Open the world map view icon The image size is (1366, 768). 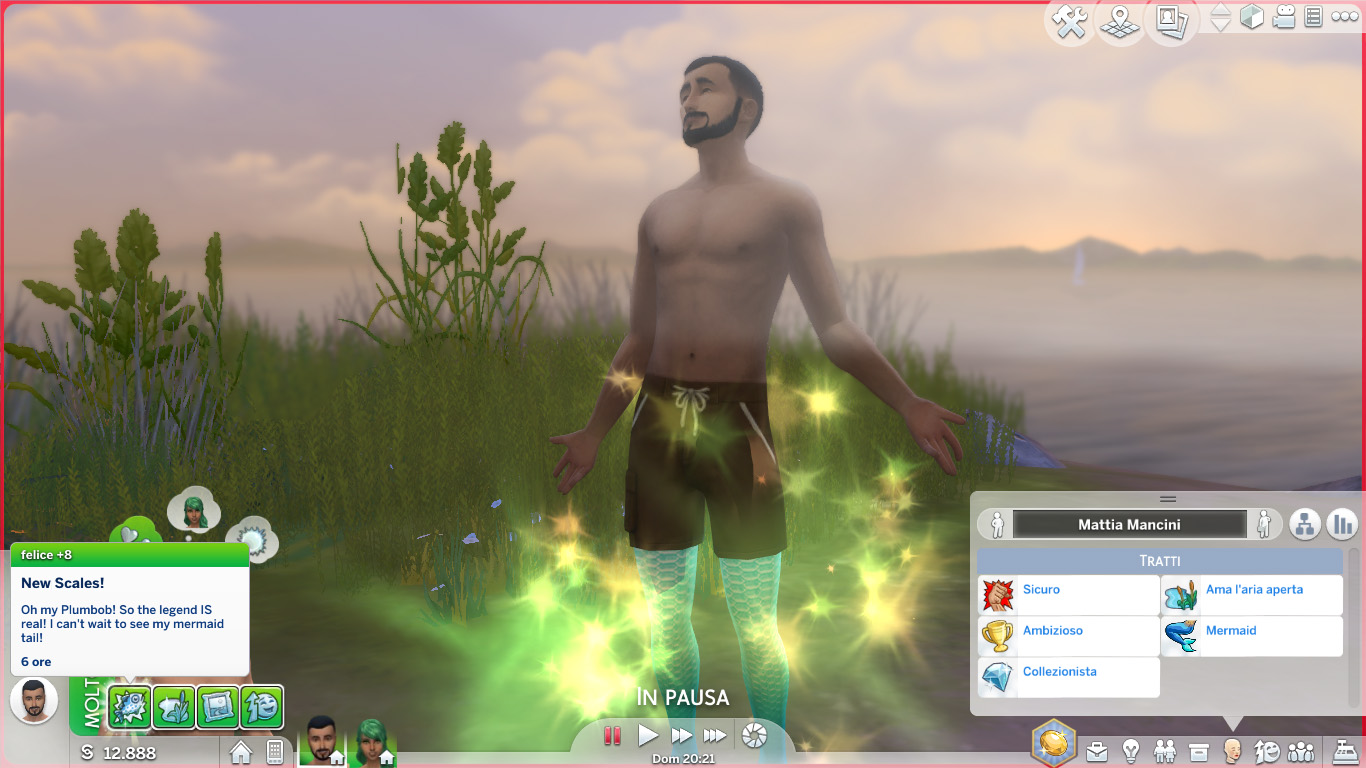coord(1119,22)
